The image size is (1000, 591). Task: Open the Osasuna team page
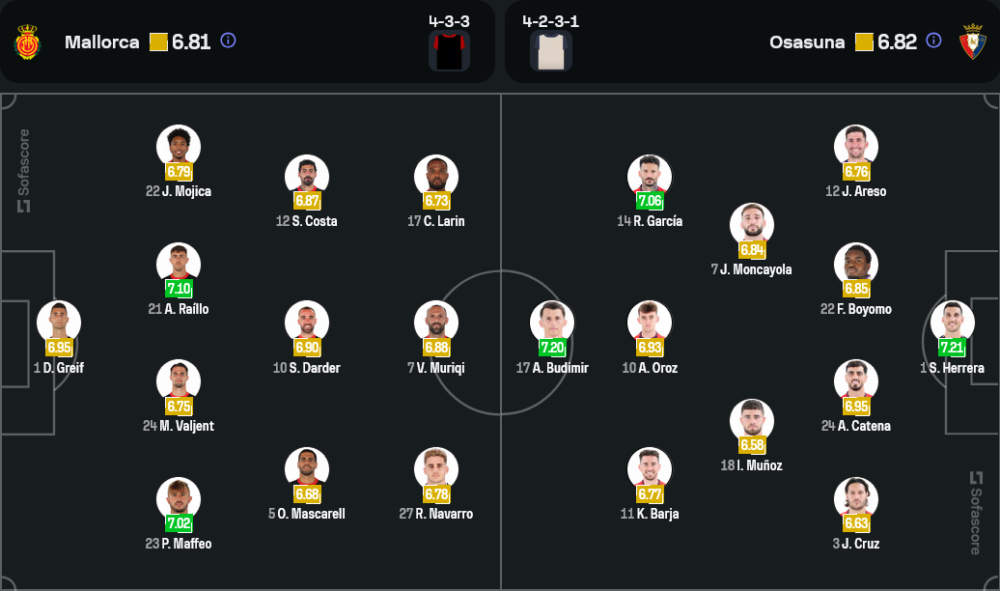tap(806, 42)
